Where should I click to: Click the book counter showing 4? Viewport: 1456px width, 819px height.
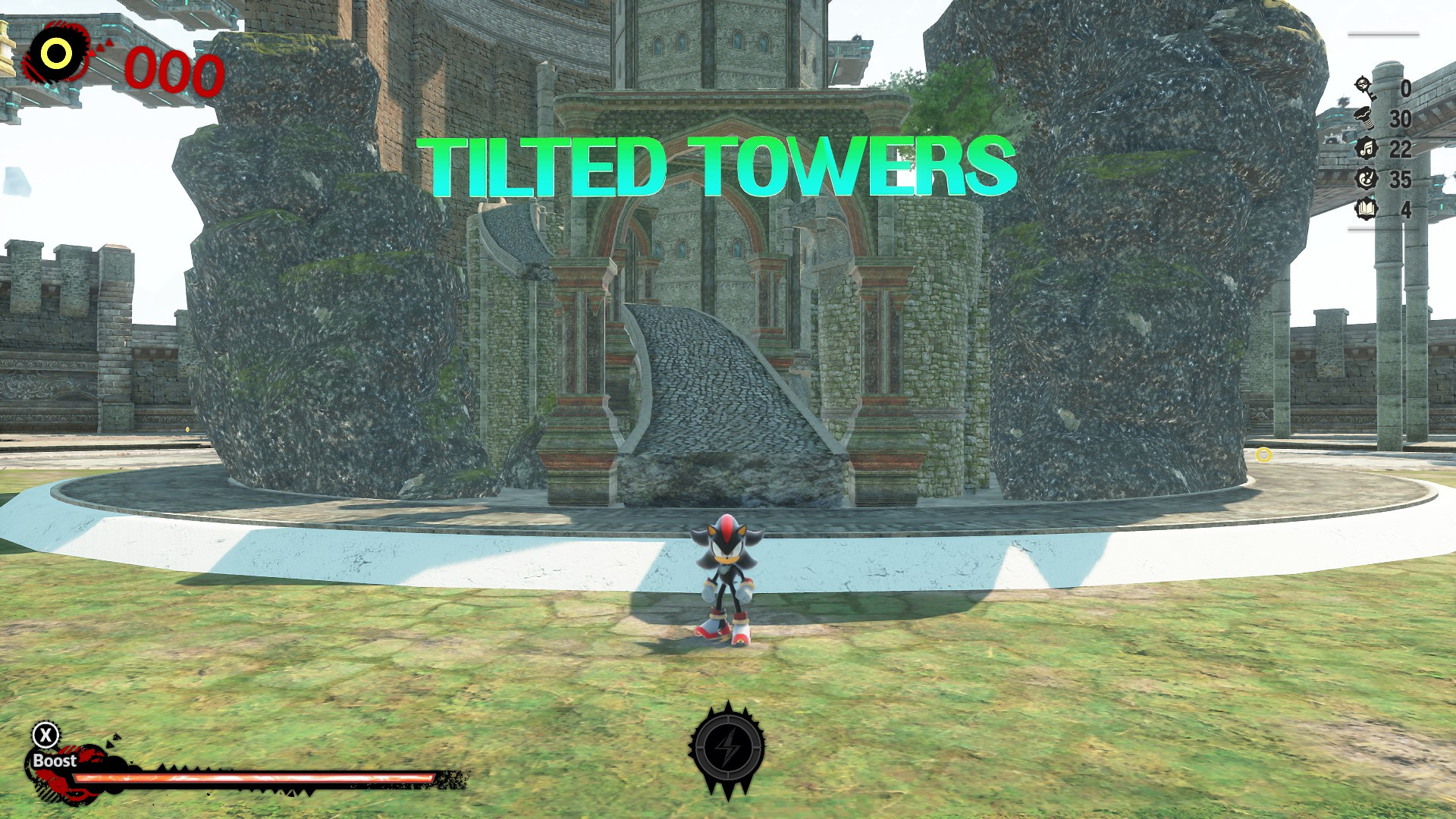coord(1405,210)
